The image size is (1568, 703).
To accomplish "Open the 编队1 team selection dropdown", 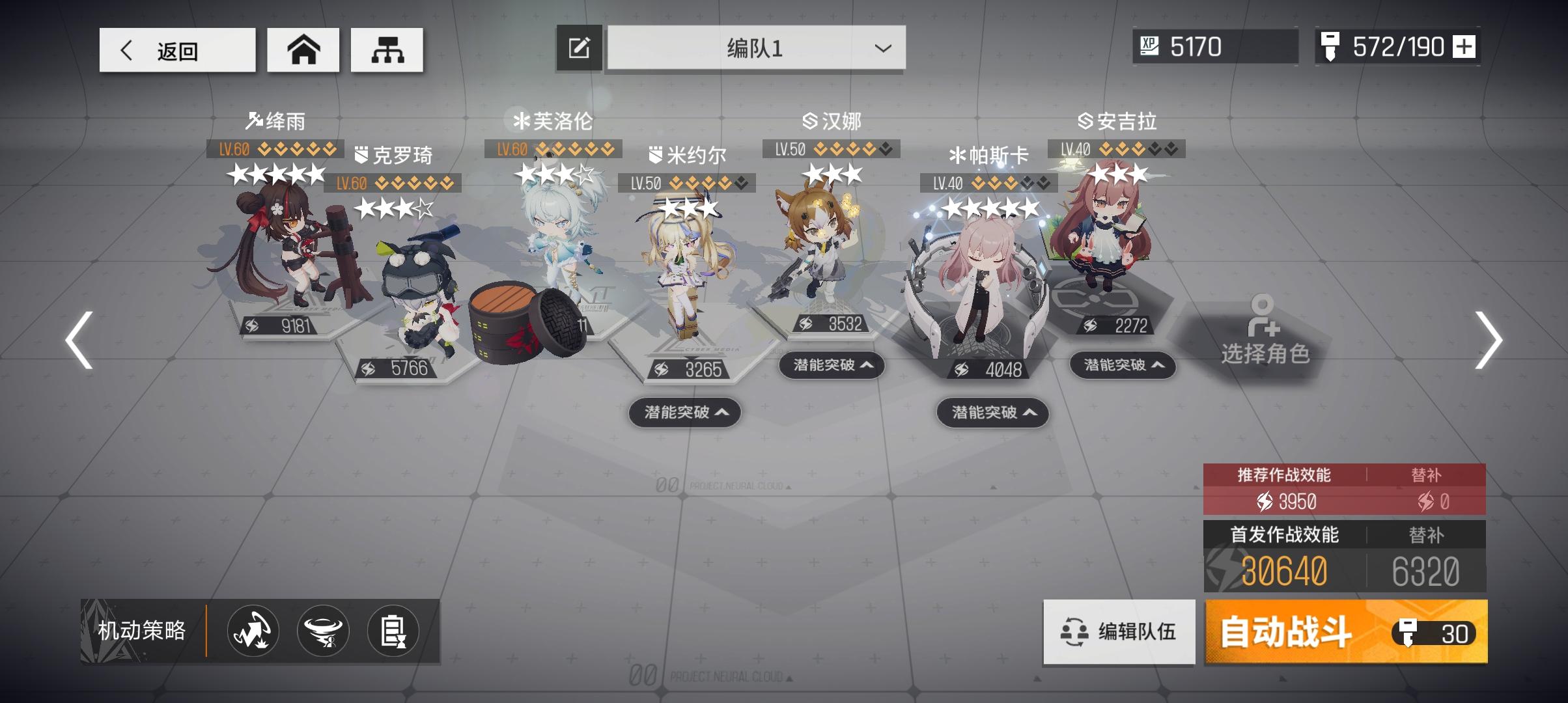I will click(754, 48).
